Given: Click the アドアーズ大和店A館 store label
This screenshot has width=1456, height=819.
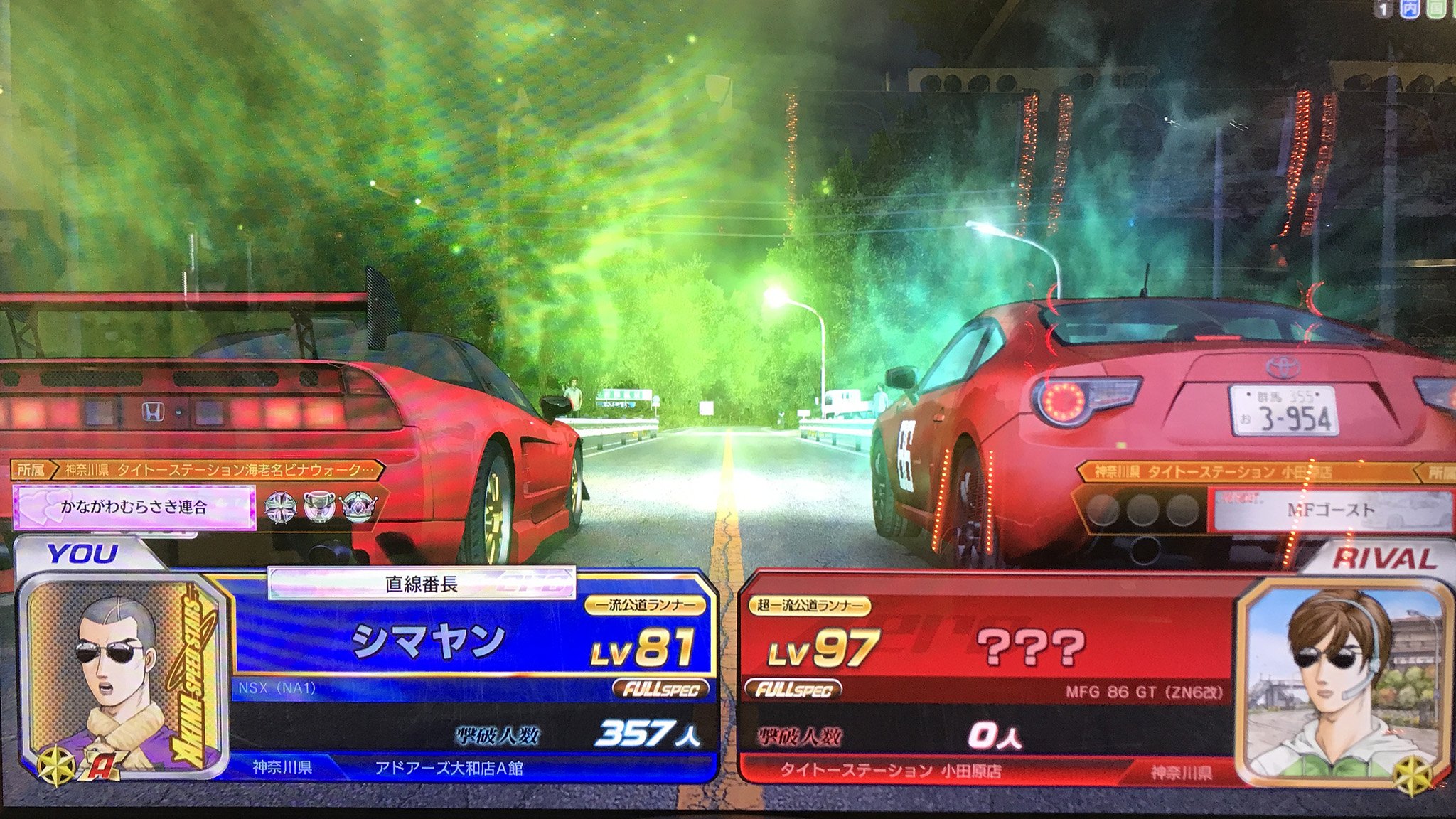Looking at the screenshot, I should 448,769.
